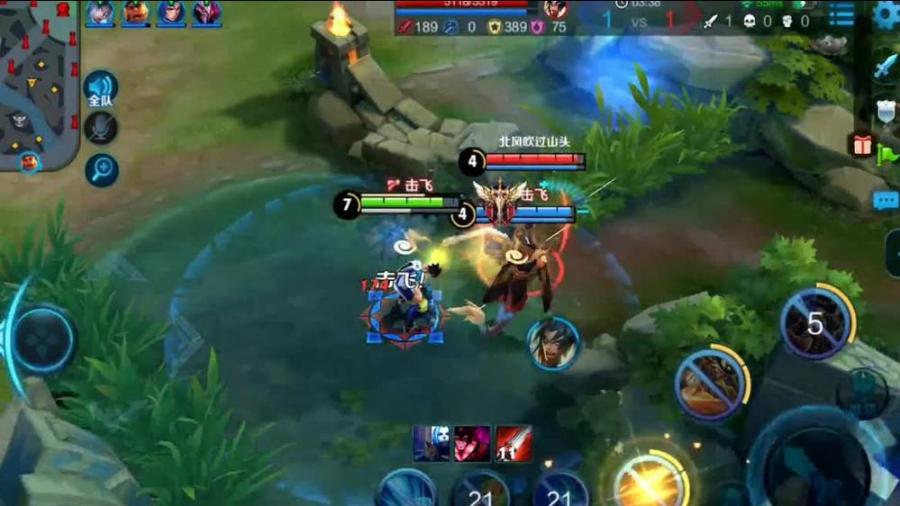Open the red gift box icon
Image resolution: width=900 pixels, height=506 pixels.
862,145
